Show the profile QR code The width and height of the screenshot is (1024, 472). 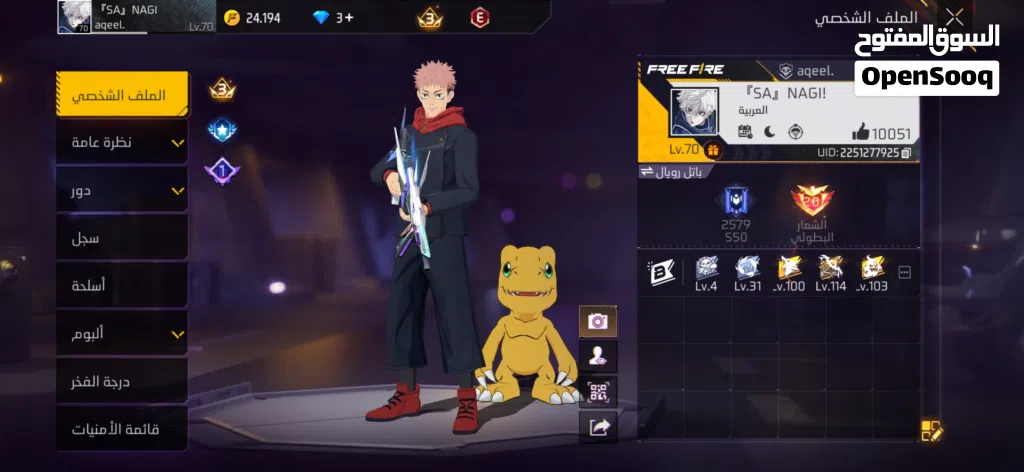click(x=598, y=391)
